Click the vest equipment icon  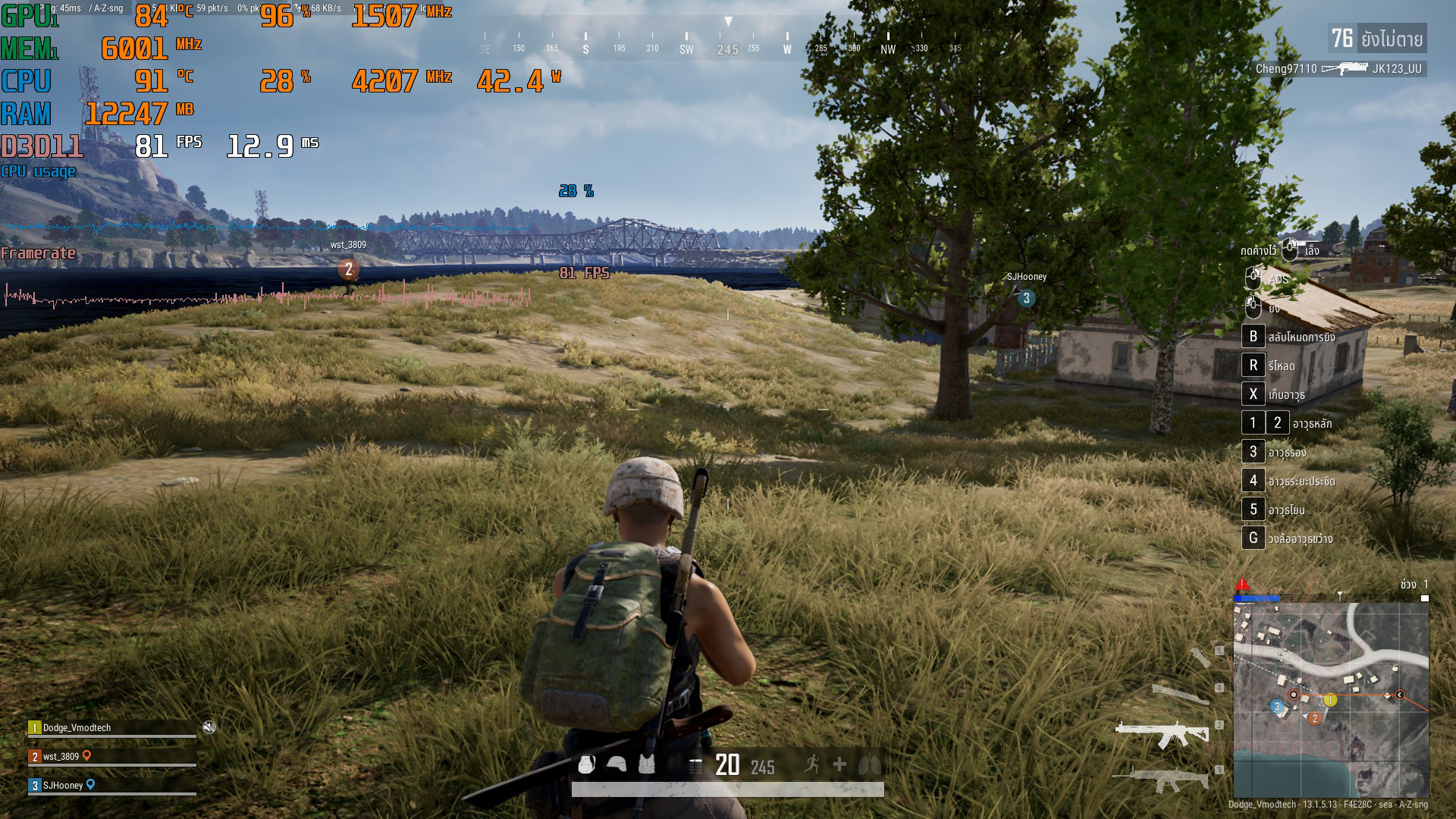(646, 764)
